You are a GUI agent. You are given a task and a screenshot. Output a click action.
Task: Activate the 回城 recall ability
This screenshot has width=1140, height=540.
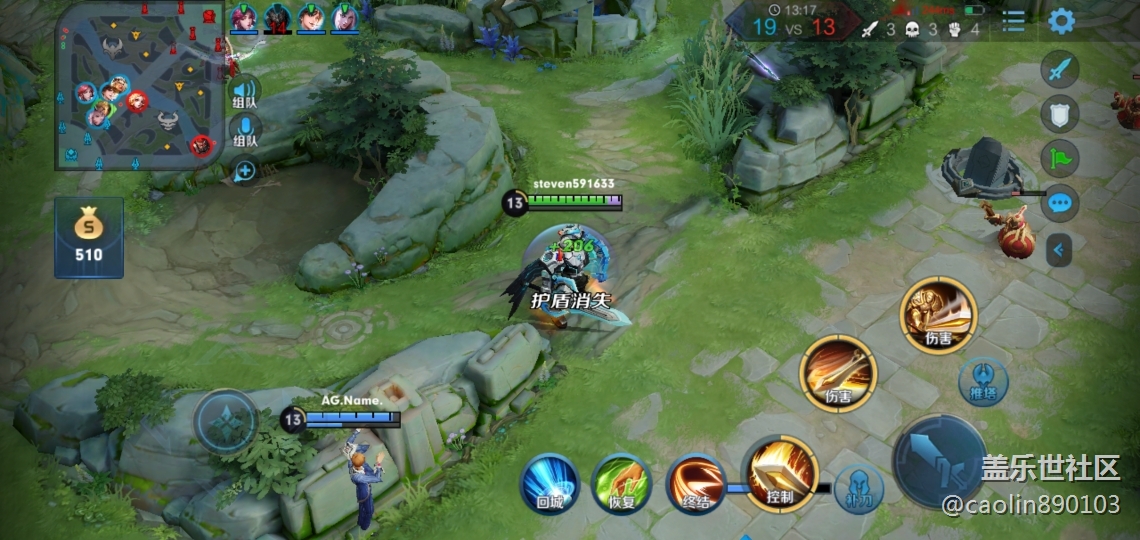549,484
